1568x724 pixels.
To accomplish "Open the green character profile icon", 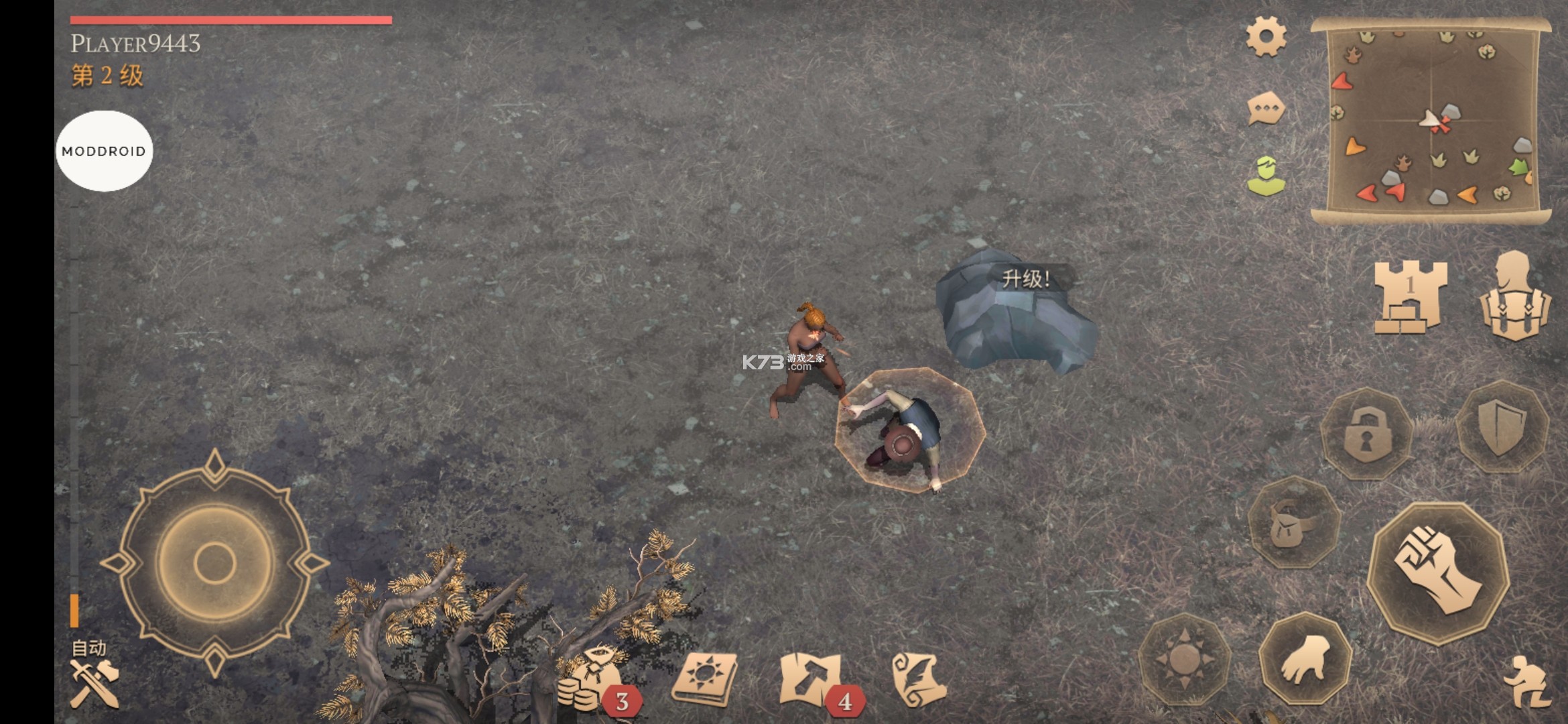I will tap(1266, 177).
